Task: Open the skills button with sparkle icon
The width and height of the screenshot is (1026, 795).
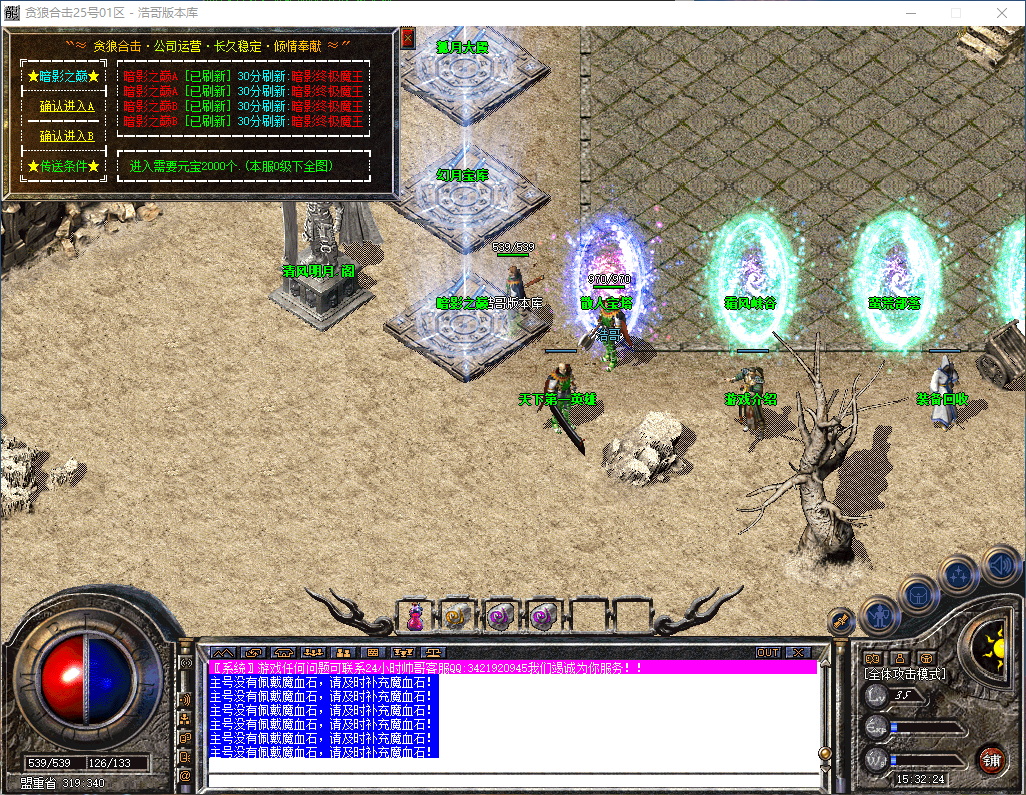Action: 959,574
